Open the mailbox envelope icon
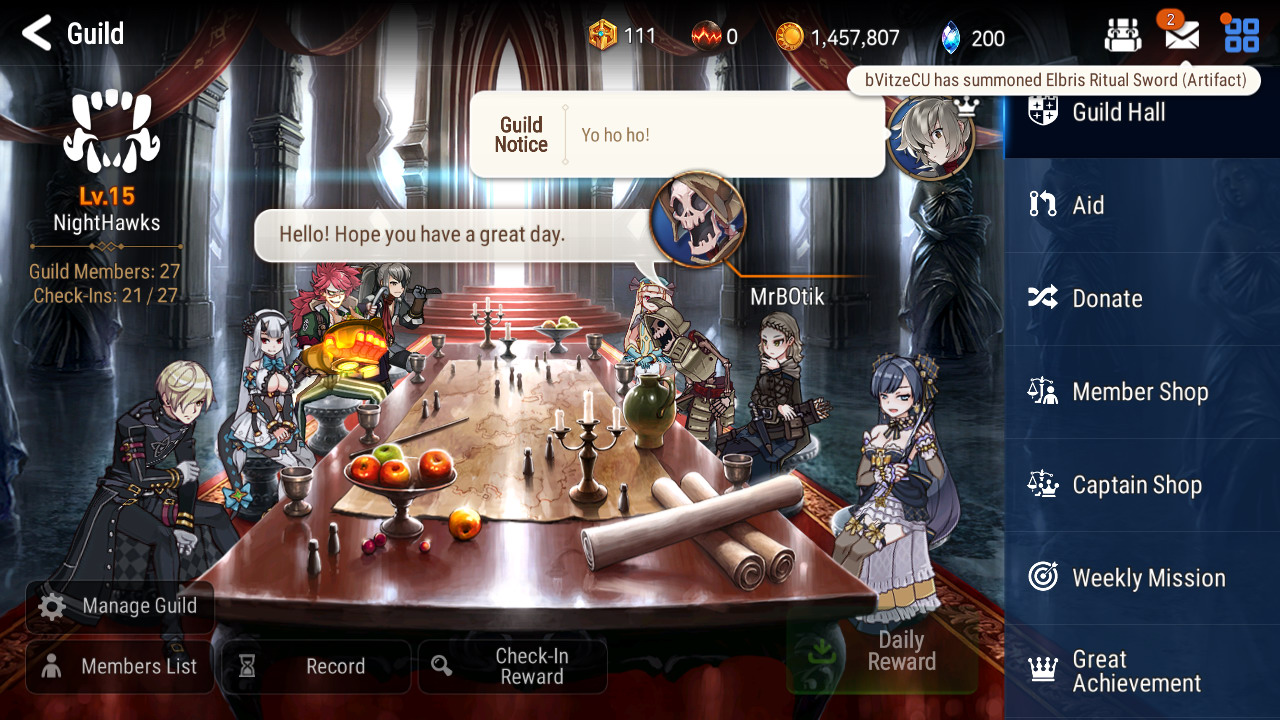The width and height of the screenshot is (1280, 720). click(1181, 37)
